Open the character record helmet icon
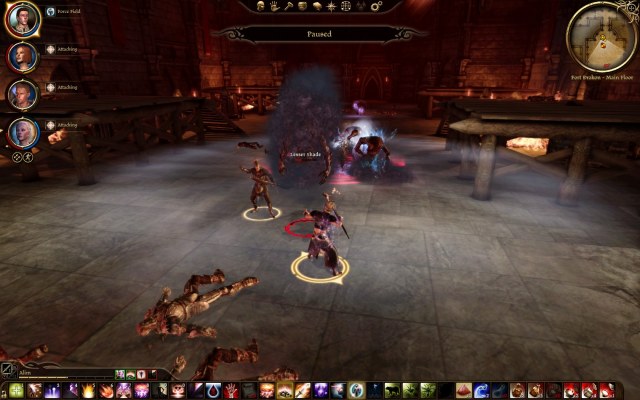Image resolution: width=640 pixels, height=400 pixels. pyautogui.click(x=259, y=6)
